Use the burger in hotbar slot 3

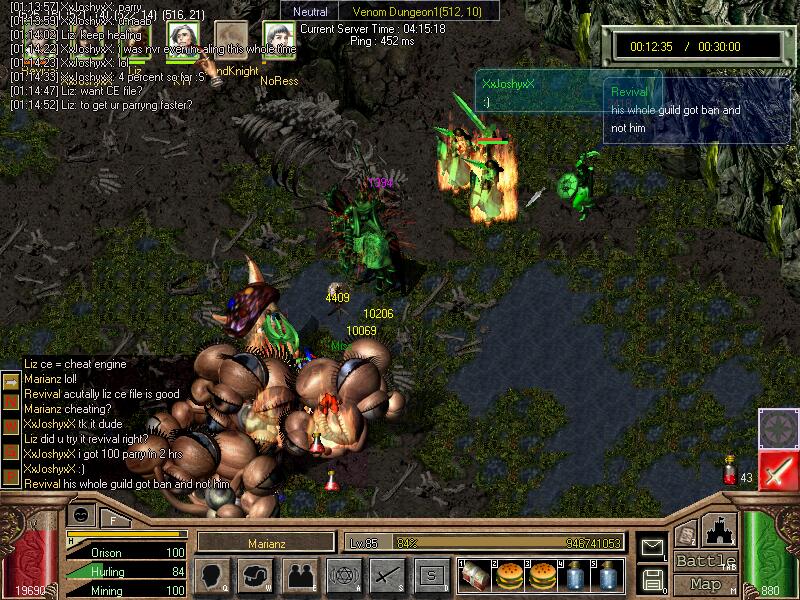(x=541, y=575)
